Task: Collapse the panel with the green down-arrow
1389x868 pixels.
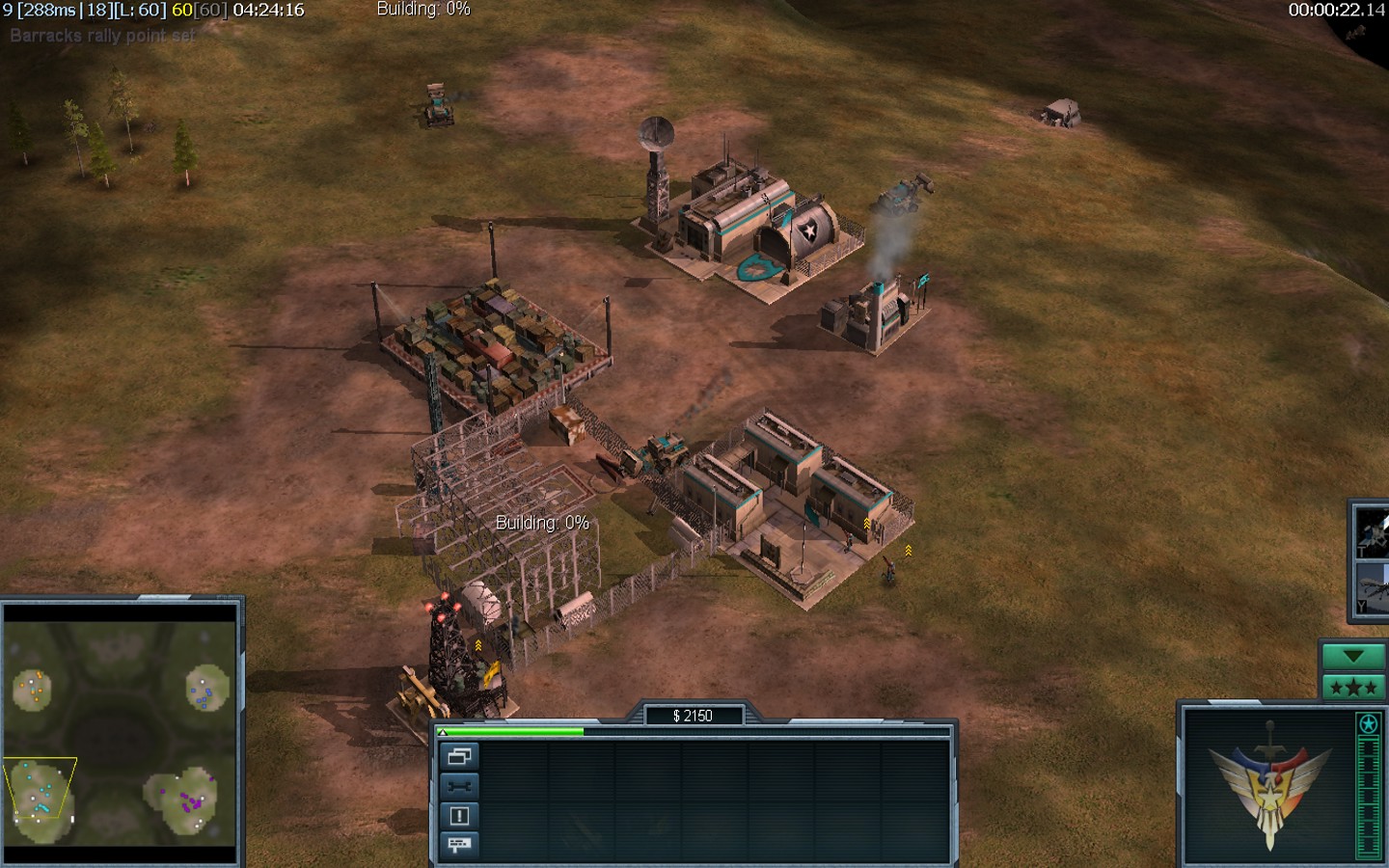Action: pyautogui.click(x=1352, y=657)
